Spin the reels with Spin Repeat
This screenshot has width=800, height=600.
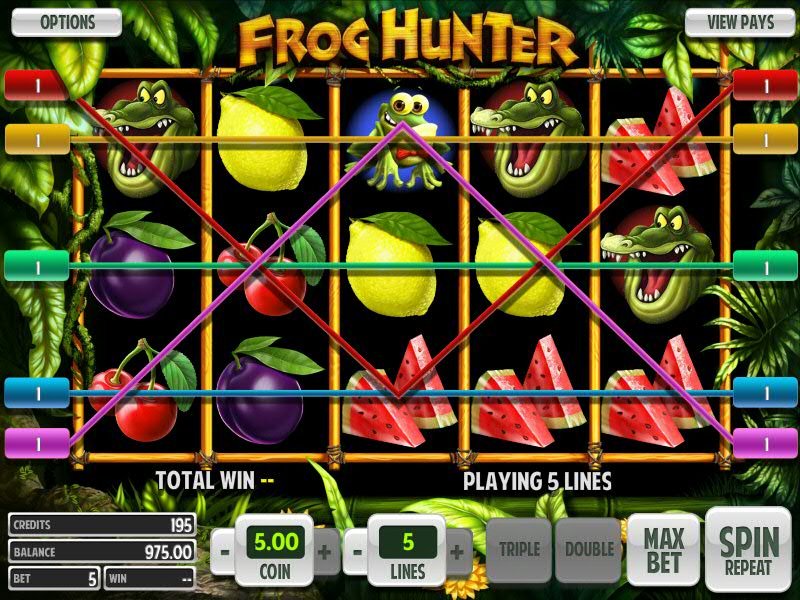point(747,549)
